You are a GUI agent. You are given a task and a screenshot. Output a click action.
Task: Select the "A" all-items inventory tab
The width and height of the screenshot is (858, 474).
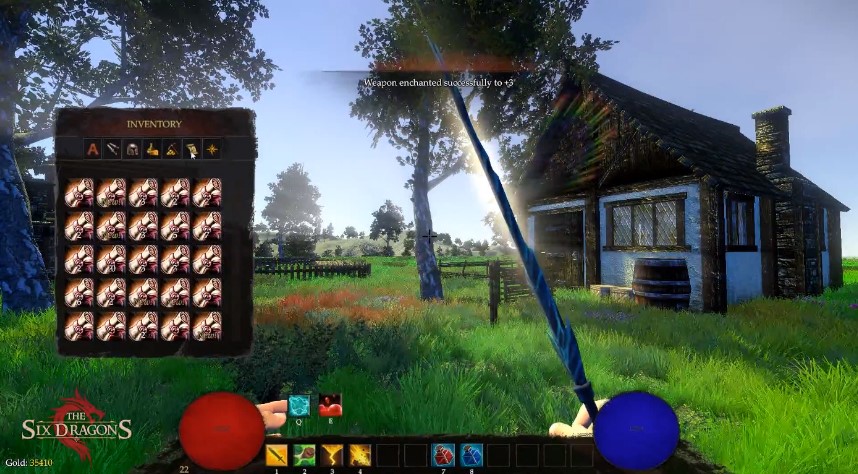click(93, 150)
